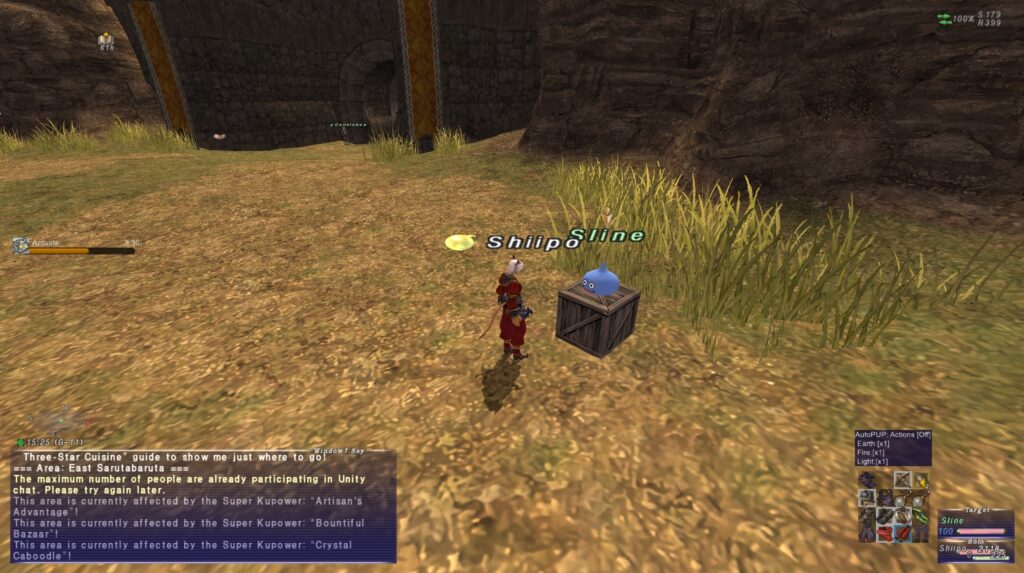The image size is (1024, 573).
Task: Select the yellow ammo equipment slot
Action: pyautogui.click(x=920, y=481)
